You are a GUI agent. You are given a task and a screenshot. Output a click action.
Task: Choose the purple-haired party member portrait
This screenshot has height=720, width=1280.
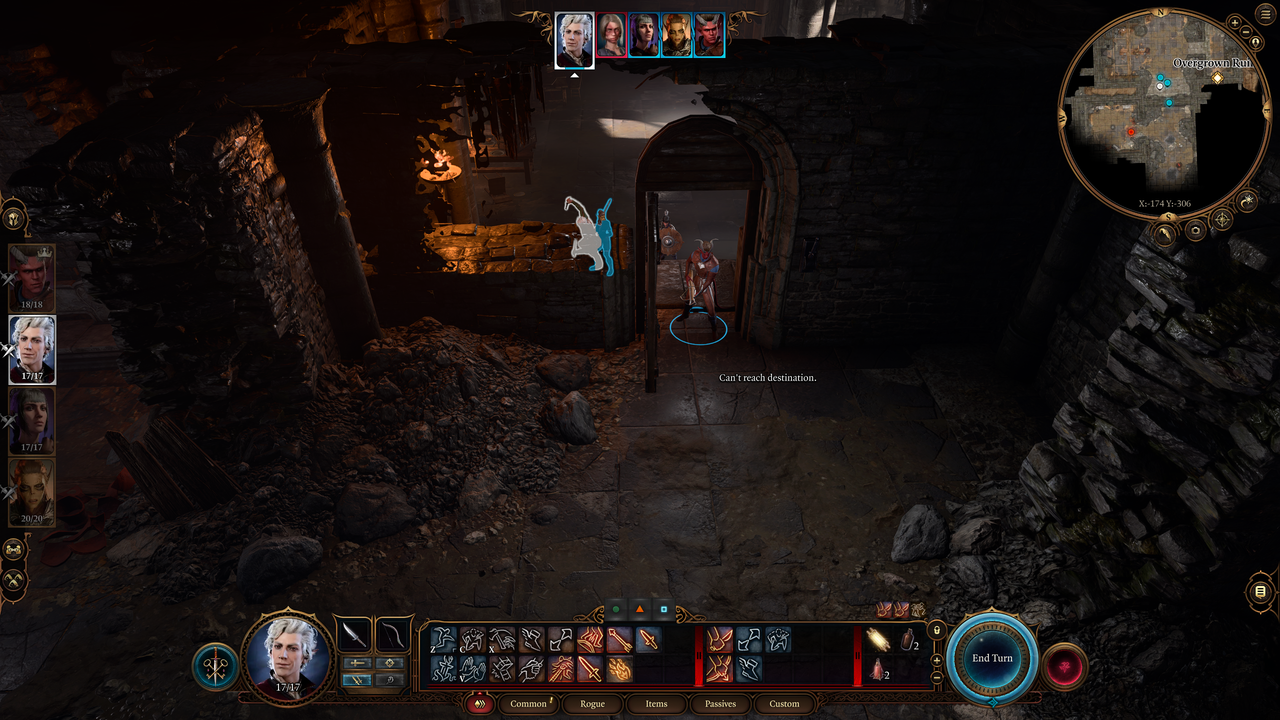pos(32,420)
